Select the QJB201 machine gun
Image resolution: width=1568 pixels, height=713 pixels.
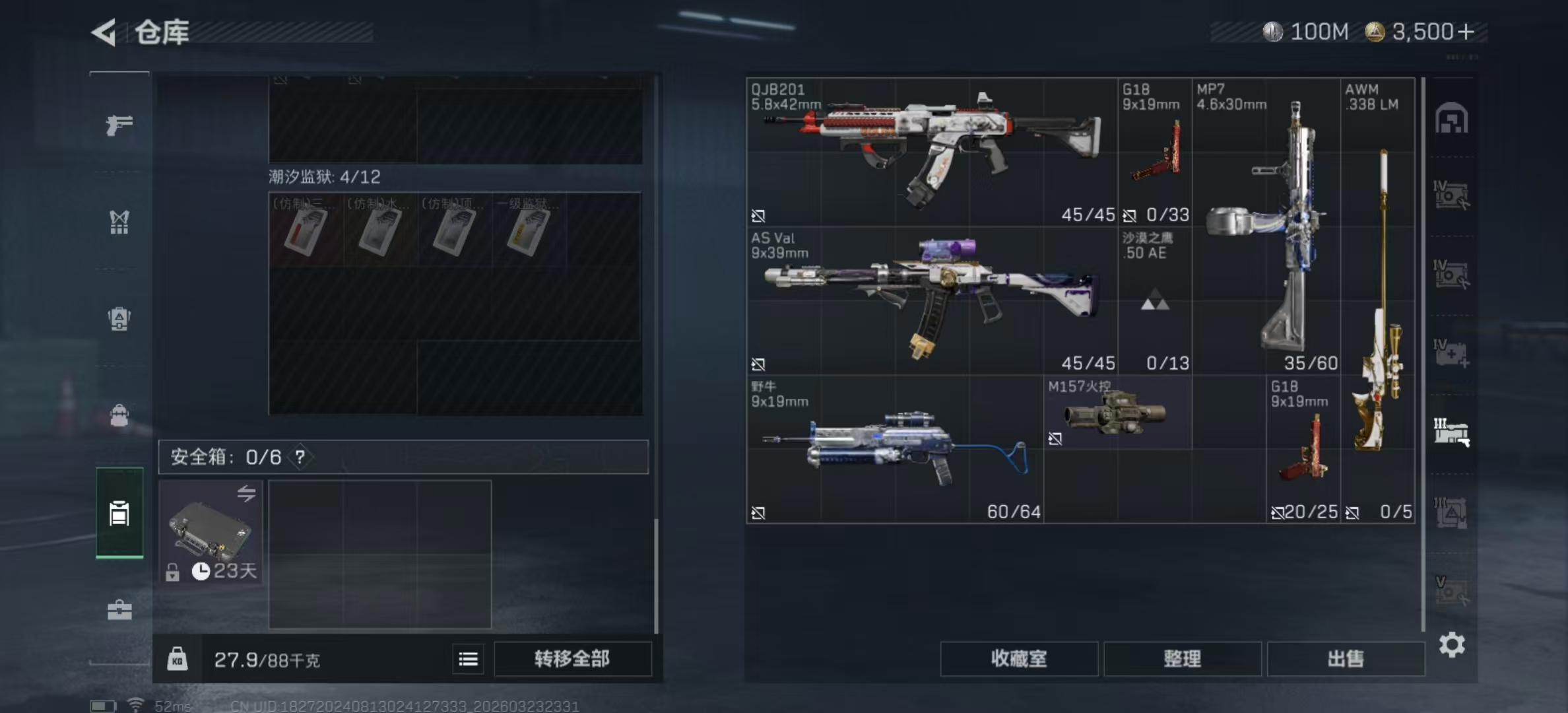click(x=931, y=152)
